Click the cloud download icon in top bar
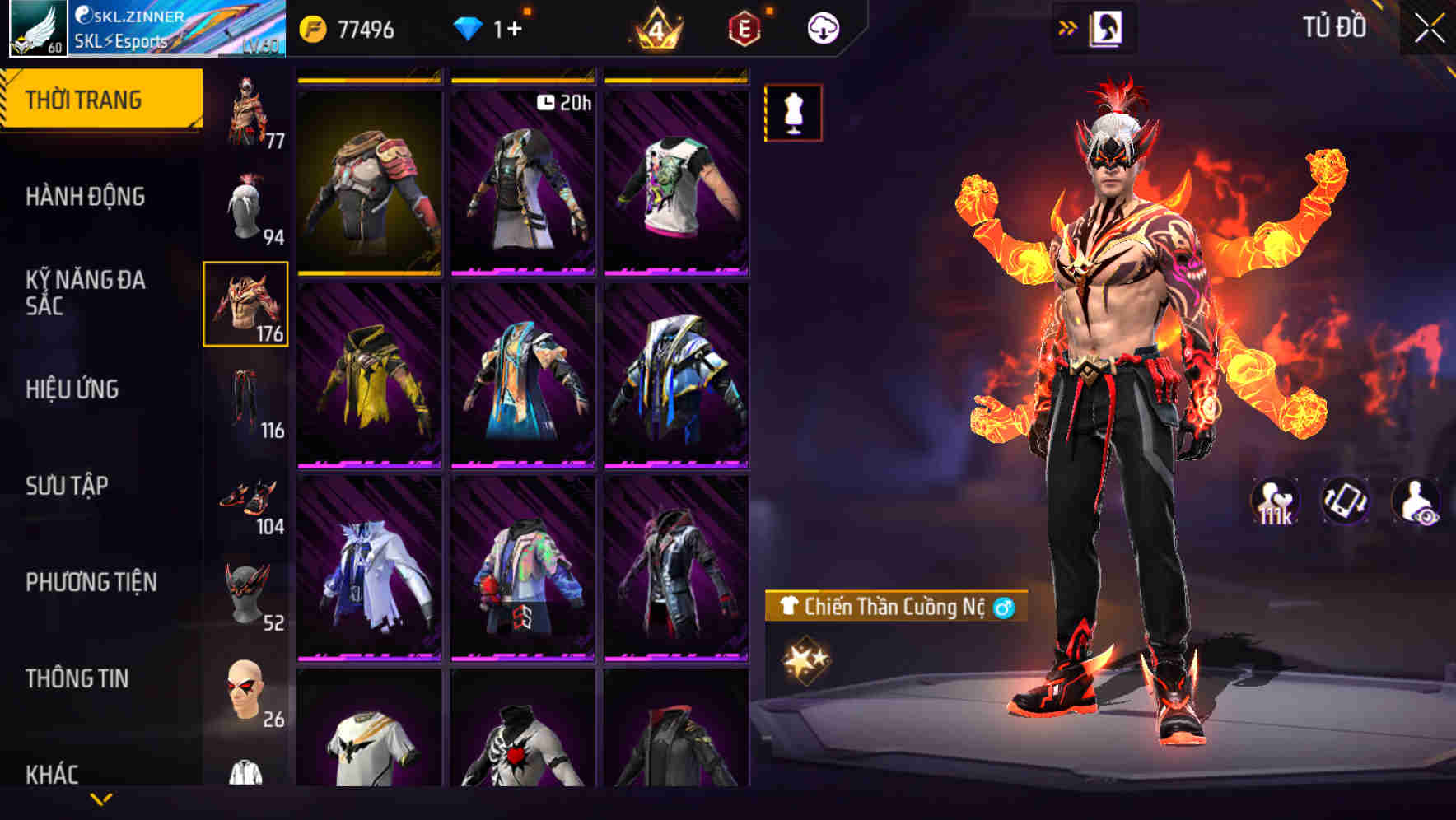Screen dimensions: 1456x820 pos(823,26)
